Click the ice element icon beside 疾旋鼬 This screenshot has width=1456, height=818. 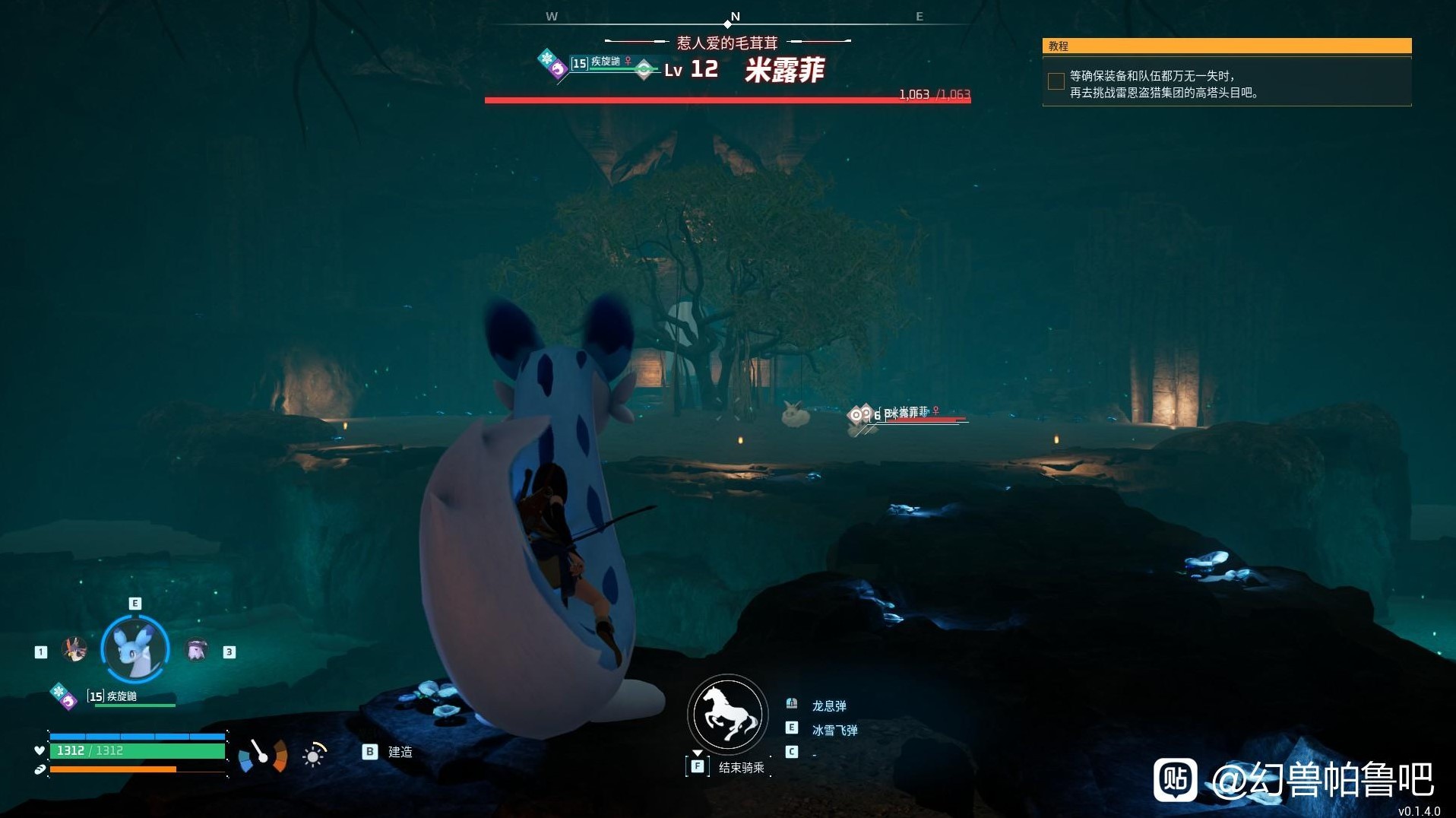pyautogui.click(x=59, y=691)
